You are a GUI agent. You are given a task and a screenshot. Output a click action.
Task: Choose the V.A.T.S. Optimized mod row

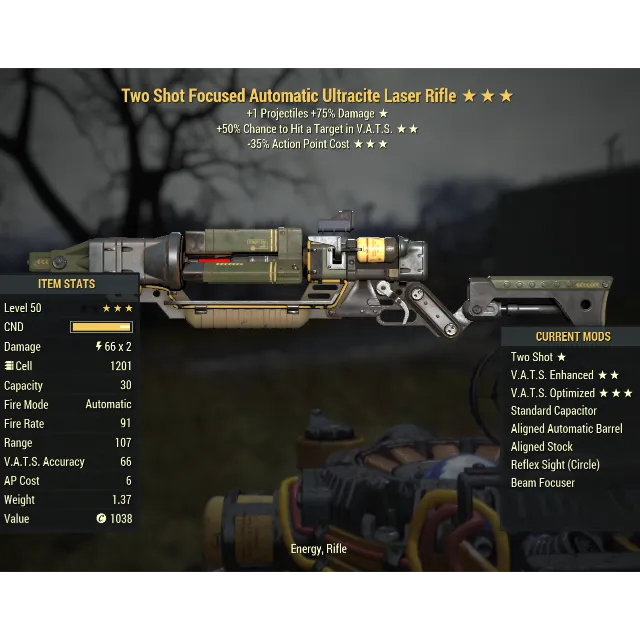pyautogui.click(x=571, y=393)
